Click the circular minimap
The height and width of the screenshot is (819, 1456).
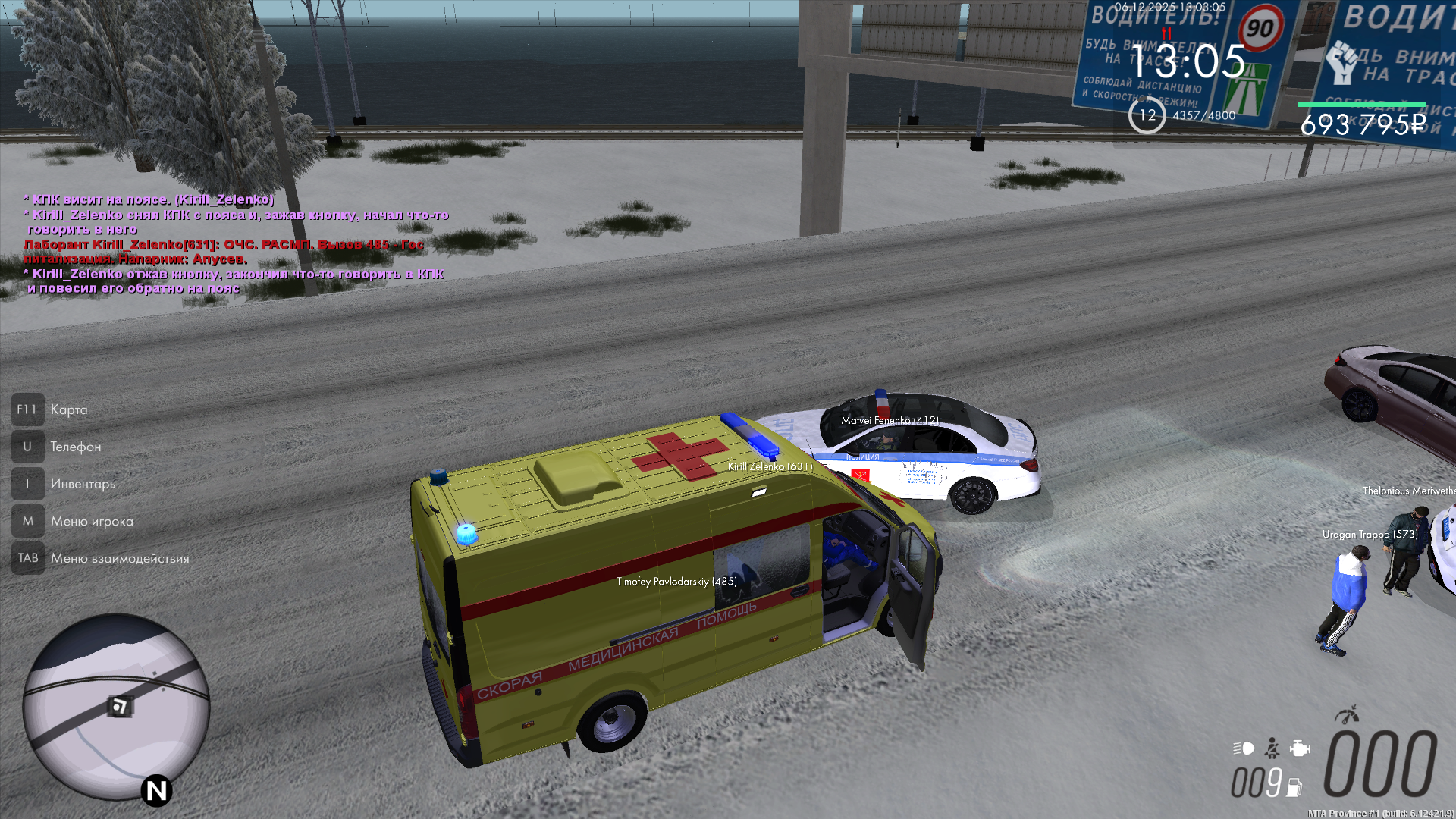(115, 707)
